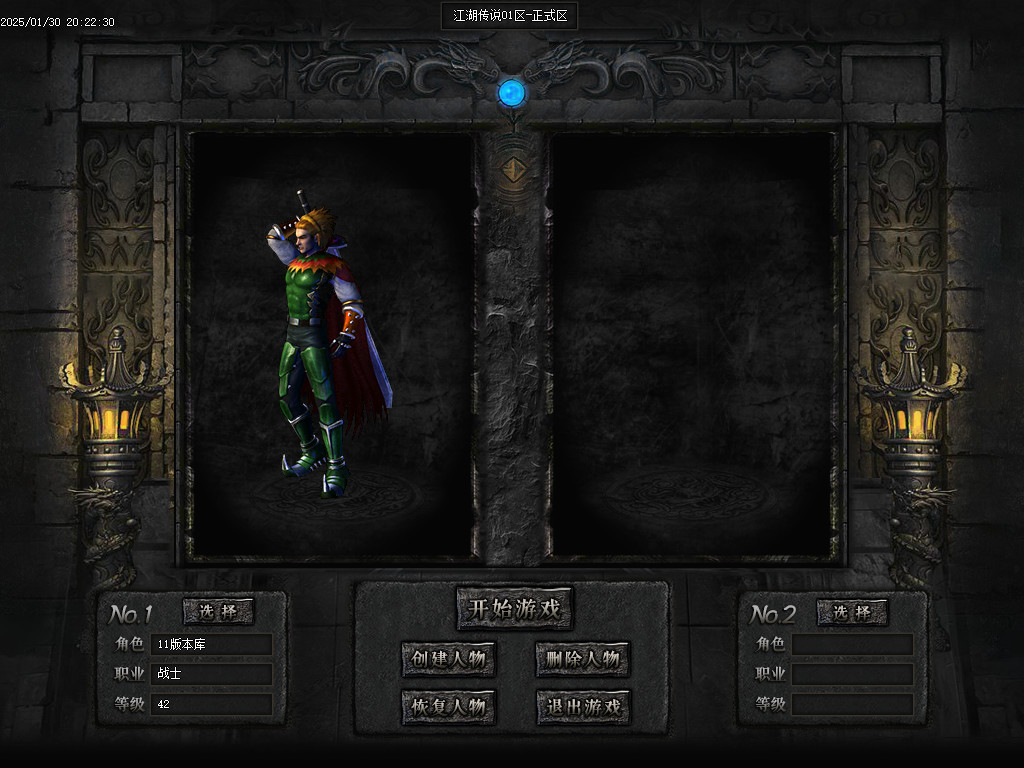1024x768 pixels.
Task: Choose 删除人物 to delete character
Action: (x=583, y=660)
